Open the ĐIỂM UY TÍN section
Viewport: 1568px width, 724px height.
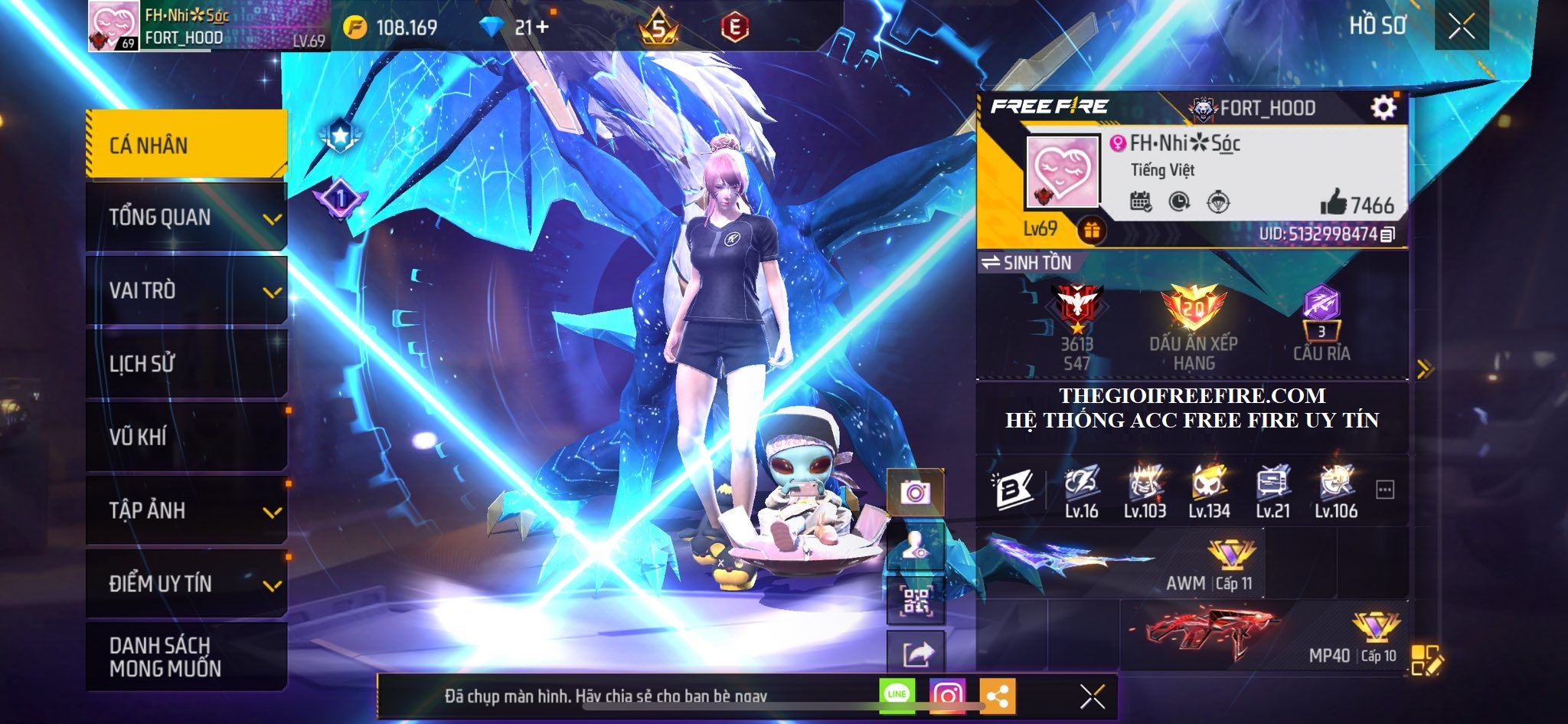[186, 584]
